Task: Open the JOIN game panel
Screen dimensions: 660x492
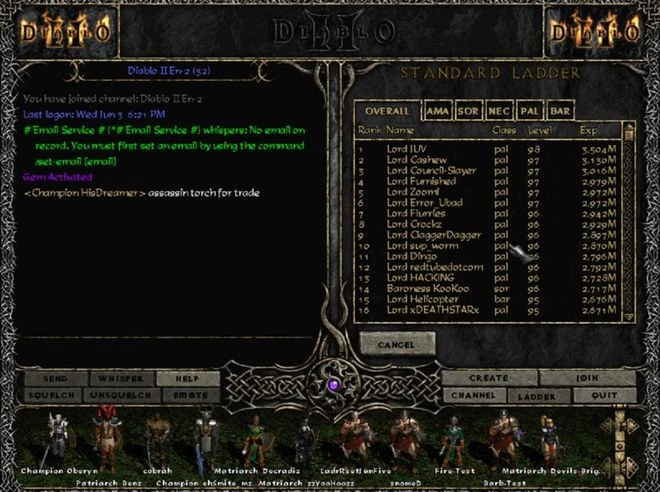Action: pos(587,379)
